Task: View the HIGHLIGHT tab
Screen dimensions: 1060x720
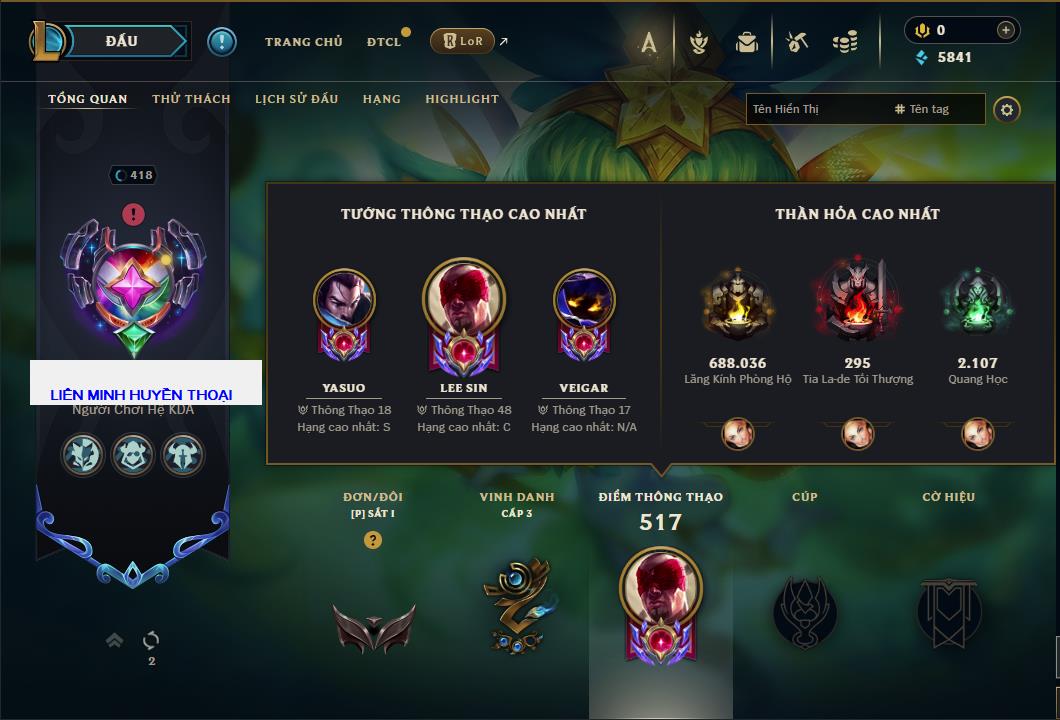Action: 461,99
